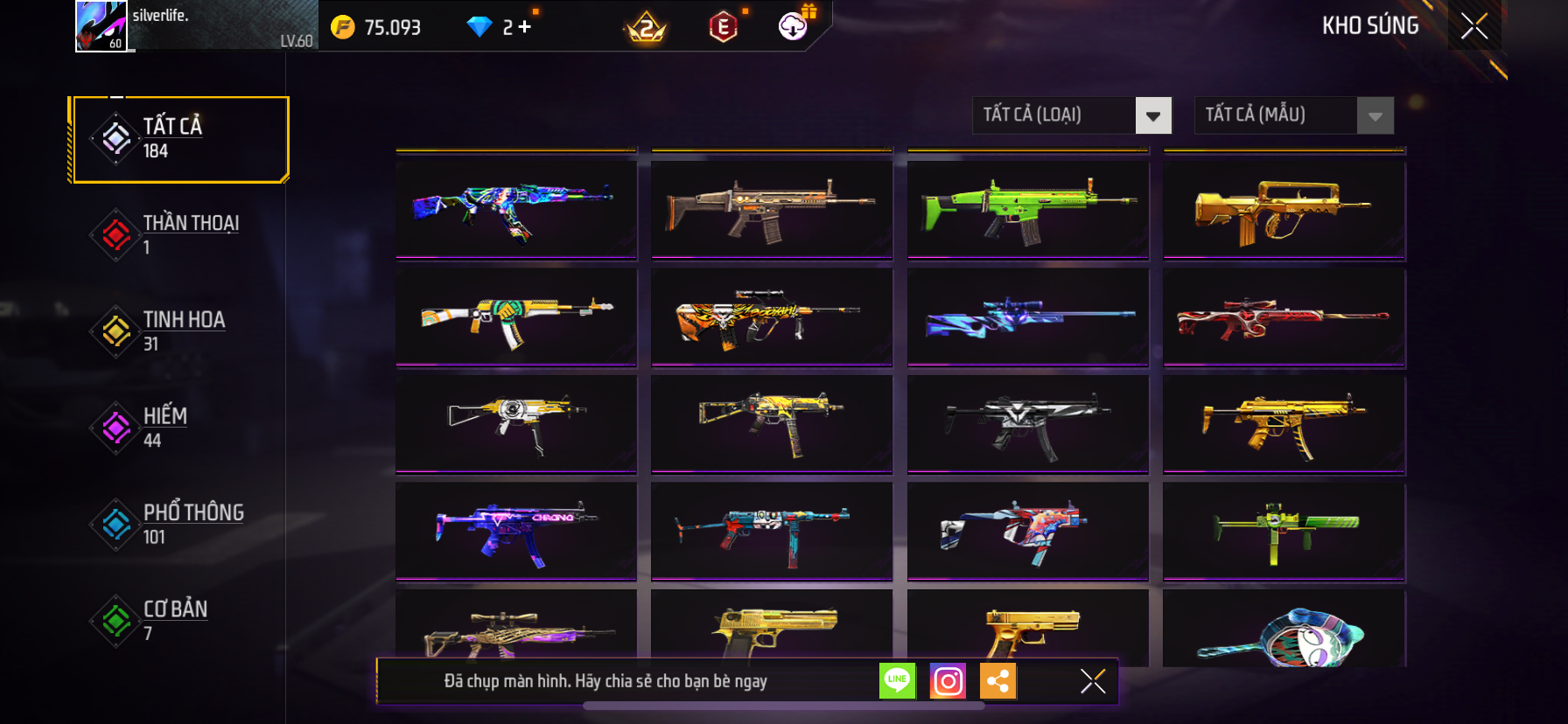Choose the neon green SCAR skin
Screen dimensions: 1568x724
(1028, 209)
